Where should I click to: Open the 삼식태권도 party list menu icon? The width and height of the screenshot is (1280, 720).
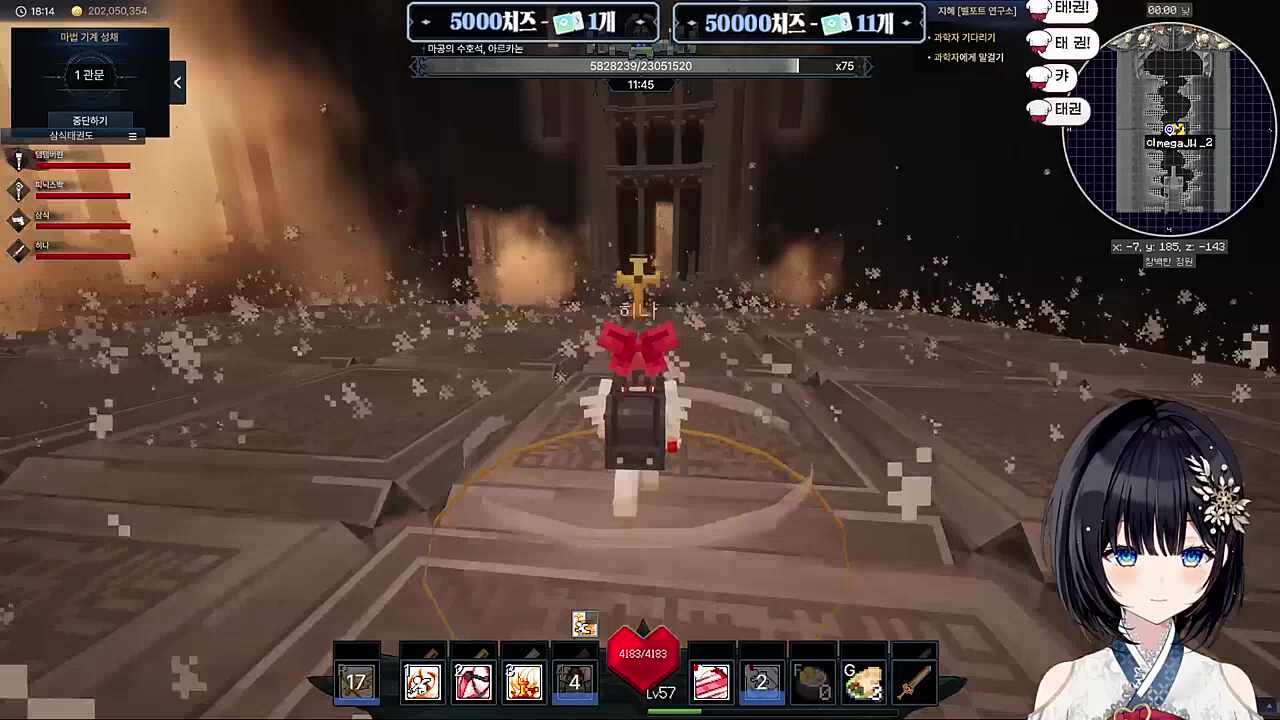pyautogui.click(x=132, y=136)
